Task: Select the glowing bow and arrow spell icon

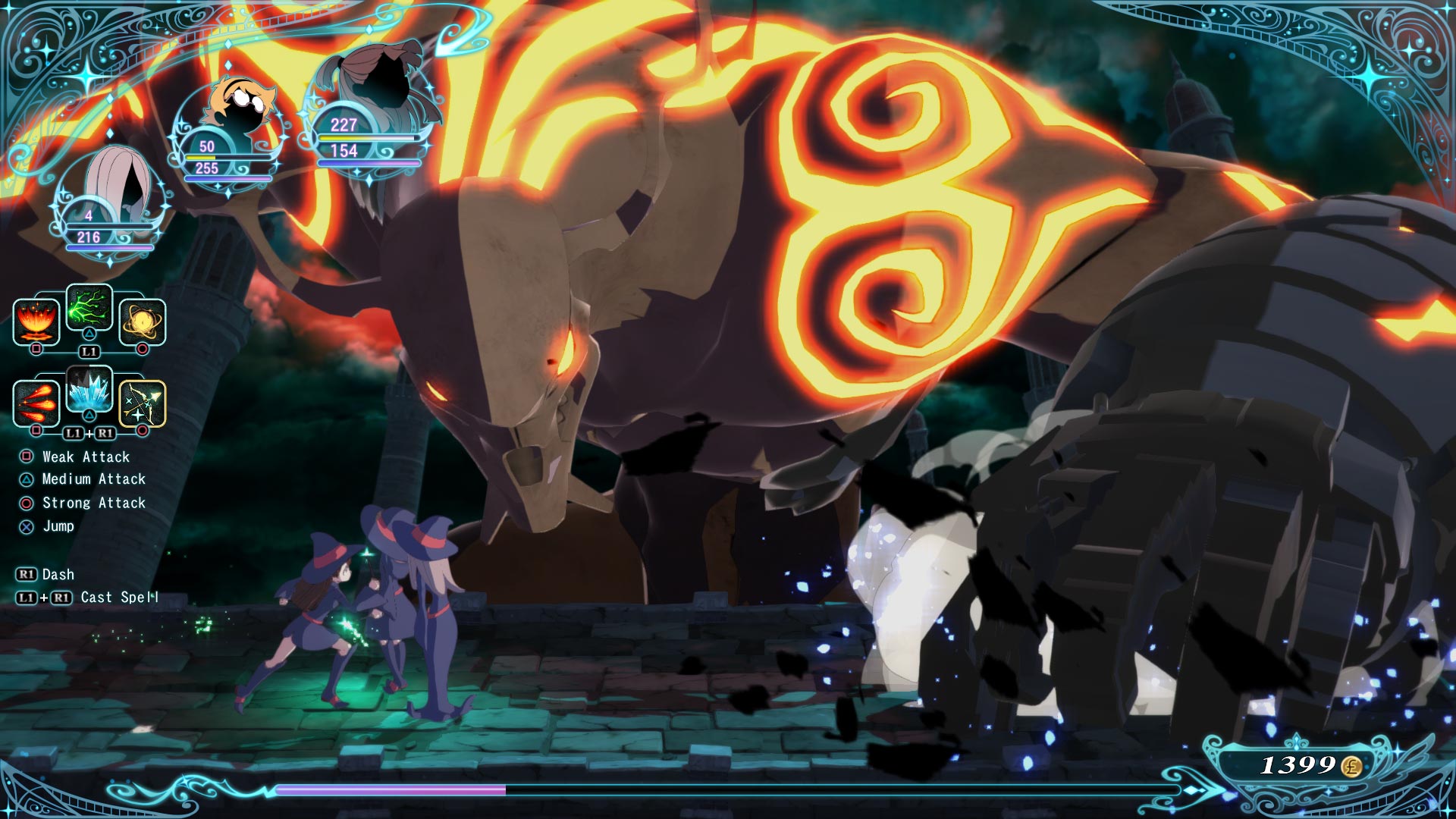Action: click(143, 403)
